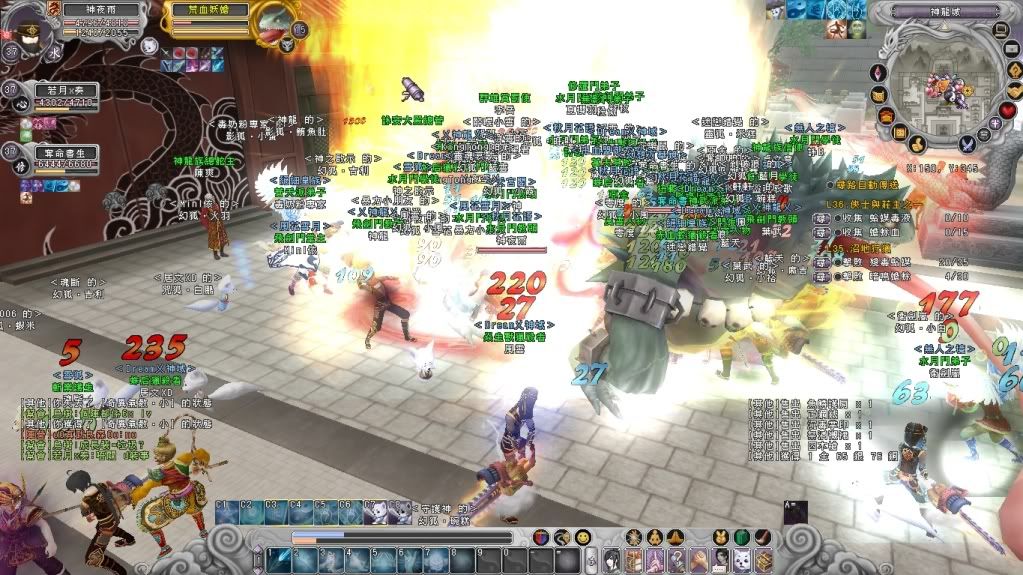The width and height of the screenshot is (1023, 575).
Task: Use the skill in hotbar slot 7
Action: point(436,560)
